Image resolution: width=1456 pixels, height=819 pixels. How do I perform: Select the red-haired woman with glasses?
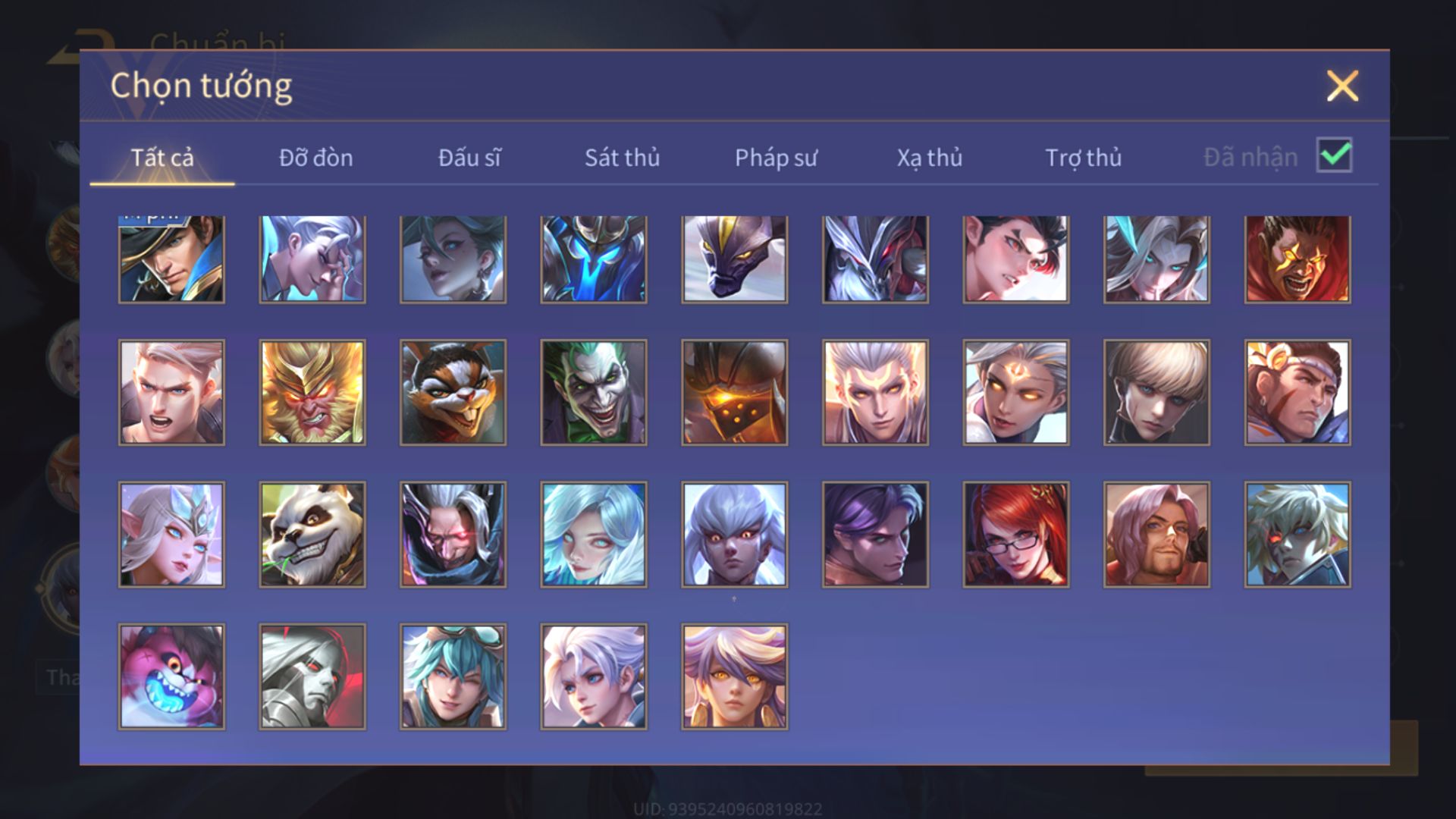tap(1016, 535)
